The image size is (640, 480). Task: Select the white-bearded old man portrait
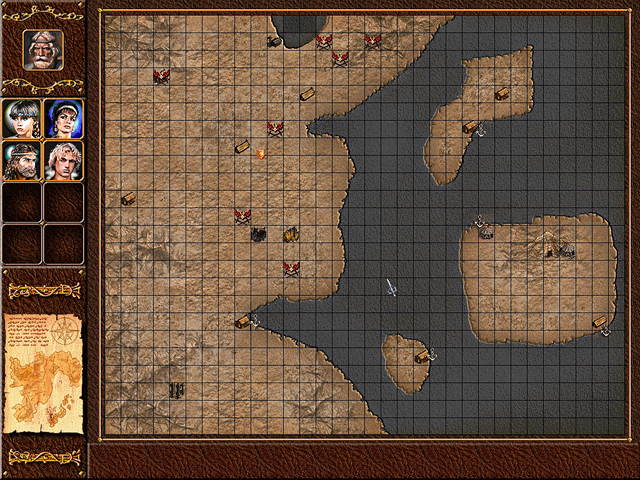pyautogui.click(x=43, y=49)
